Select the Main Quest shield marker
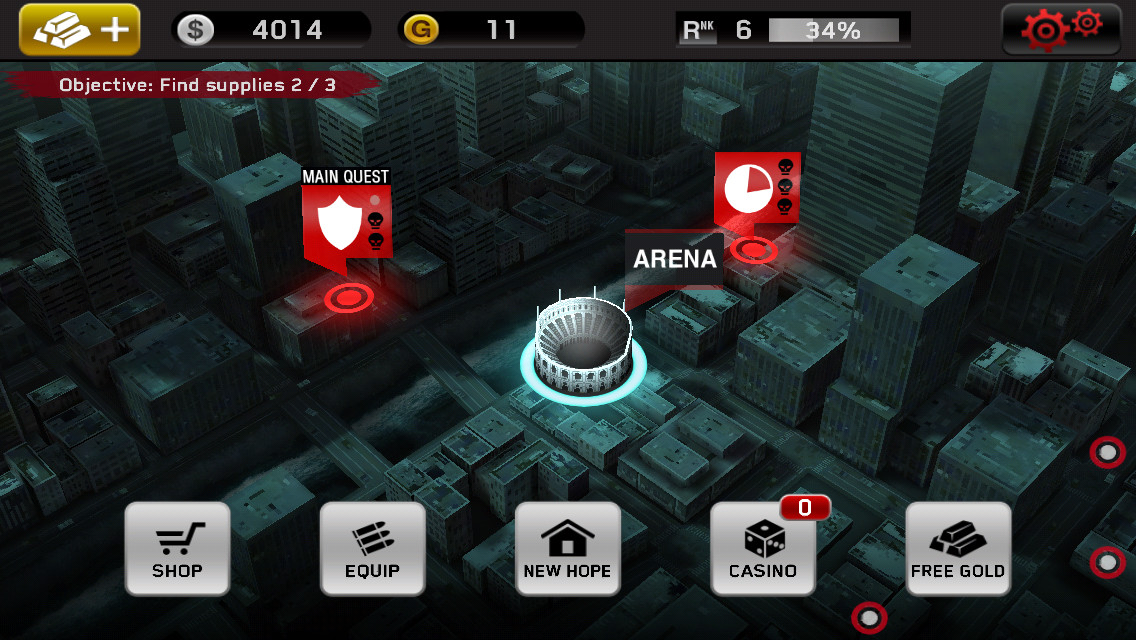Screen dimensions: 1136x640 pyautogui.click(x=346, y=222)
